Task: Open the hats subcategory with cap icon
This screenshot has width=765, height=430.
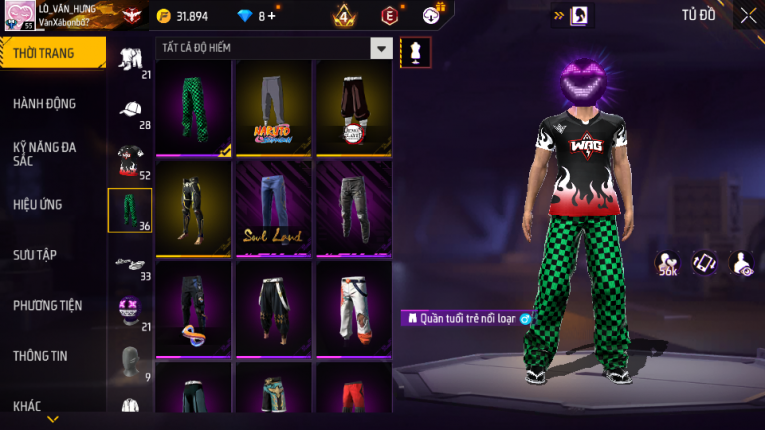Action: pos(130,110)
